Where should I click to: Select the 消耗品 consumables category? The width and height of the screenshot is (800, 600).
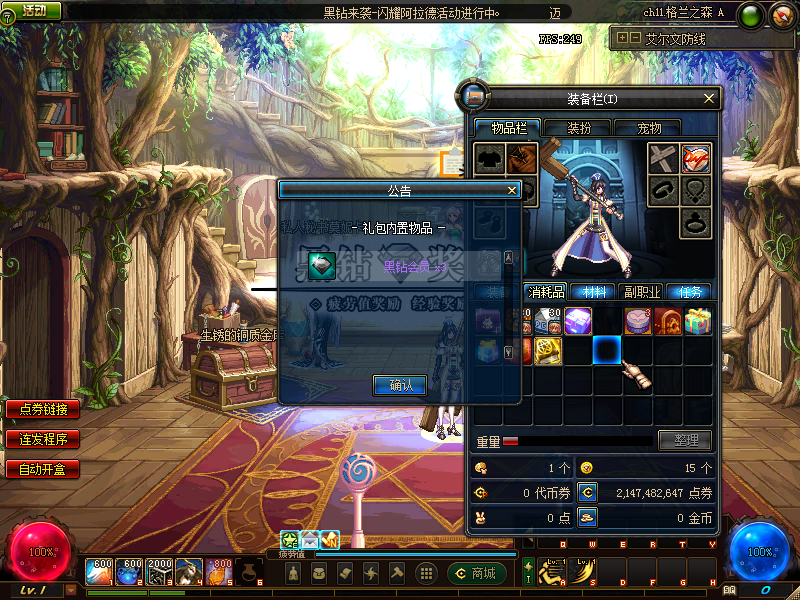click(547, 292)
